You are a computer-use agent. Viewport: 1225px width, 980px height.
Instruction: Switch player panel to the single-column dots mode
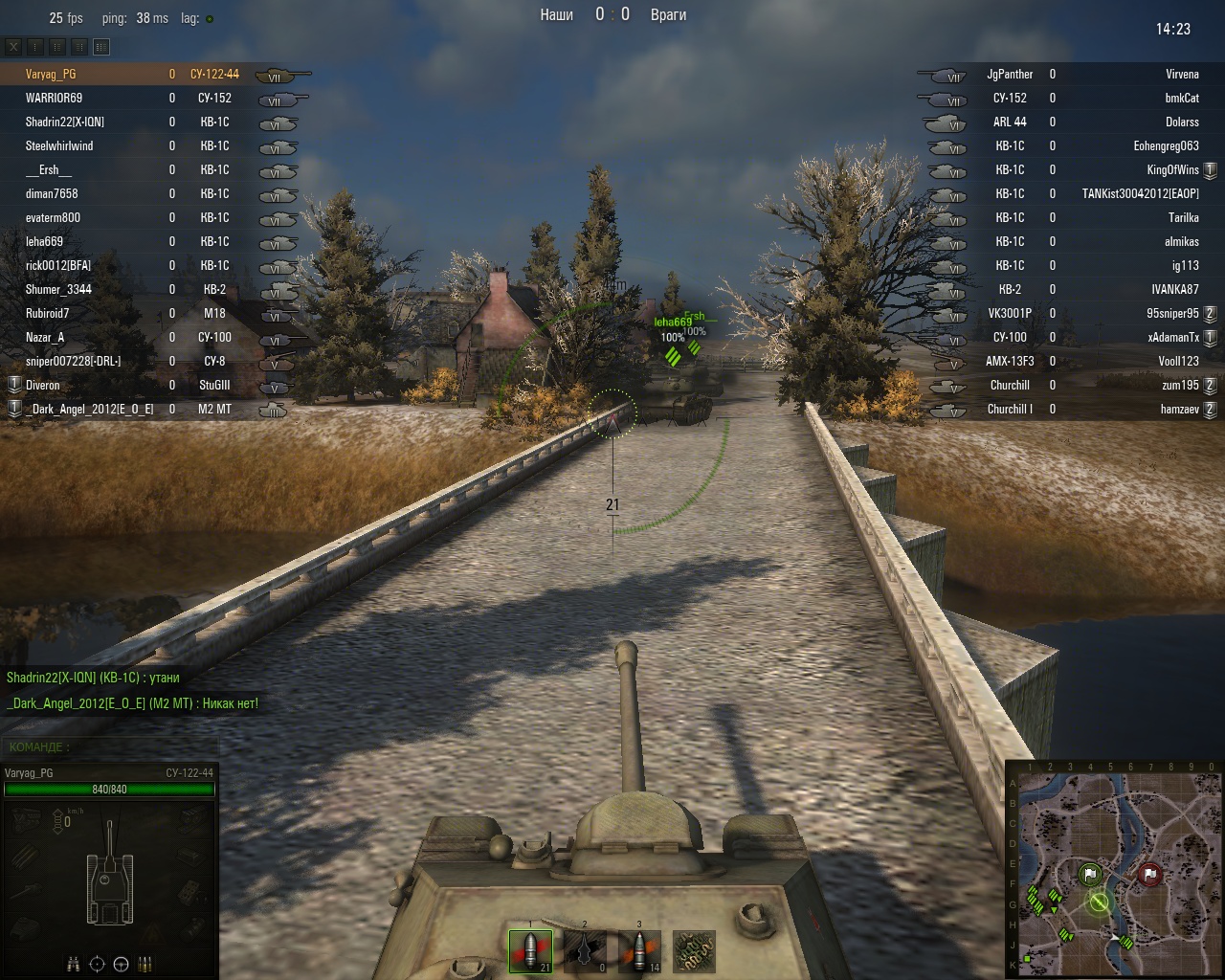[x=36, y=46]
